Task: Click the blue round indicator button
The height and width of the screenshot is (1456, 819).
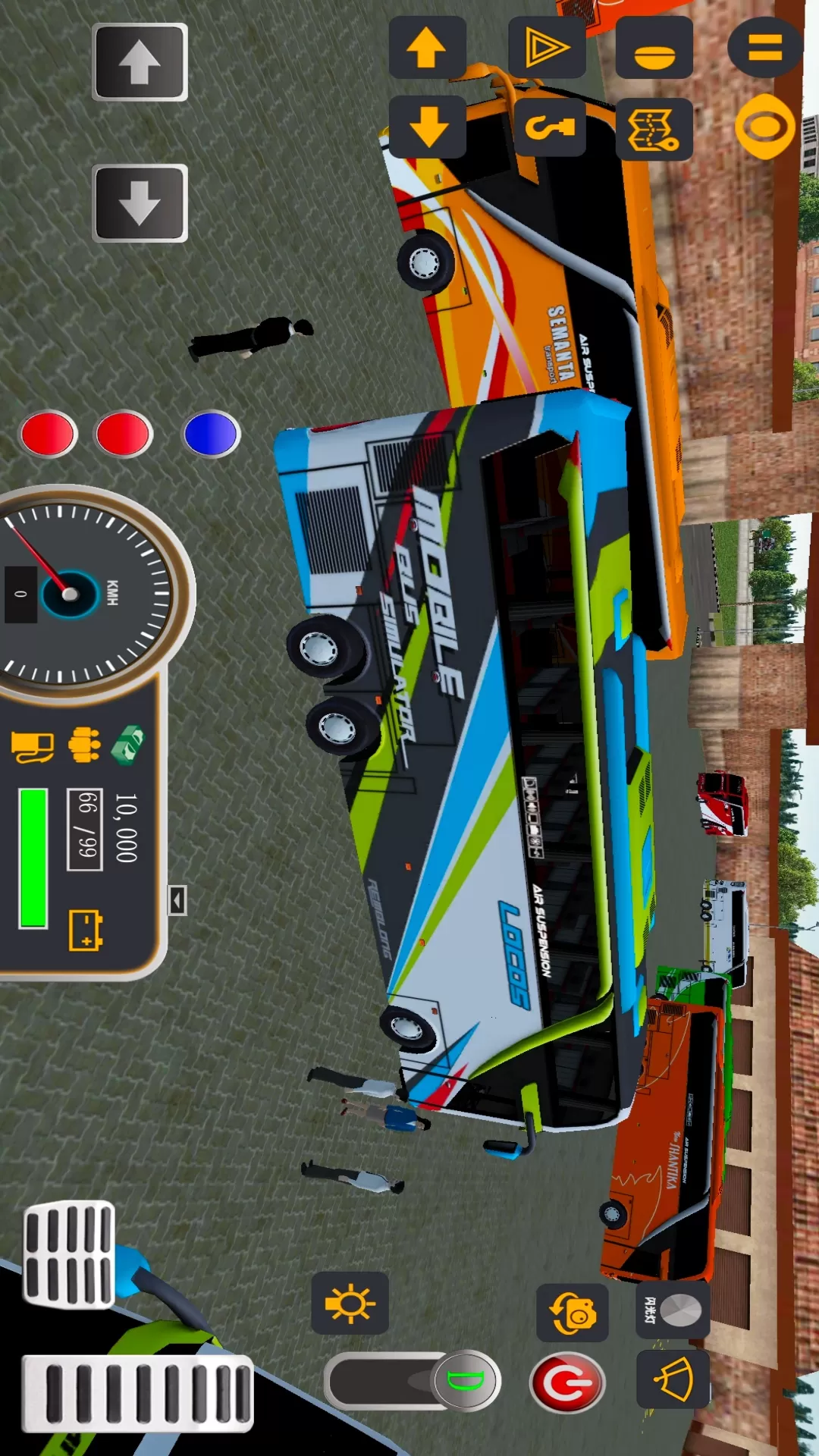Action: tap(211, 435)
